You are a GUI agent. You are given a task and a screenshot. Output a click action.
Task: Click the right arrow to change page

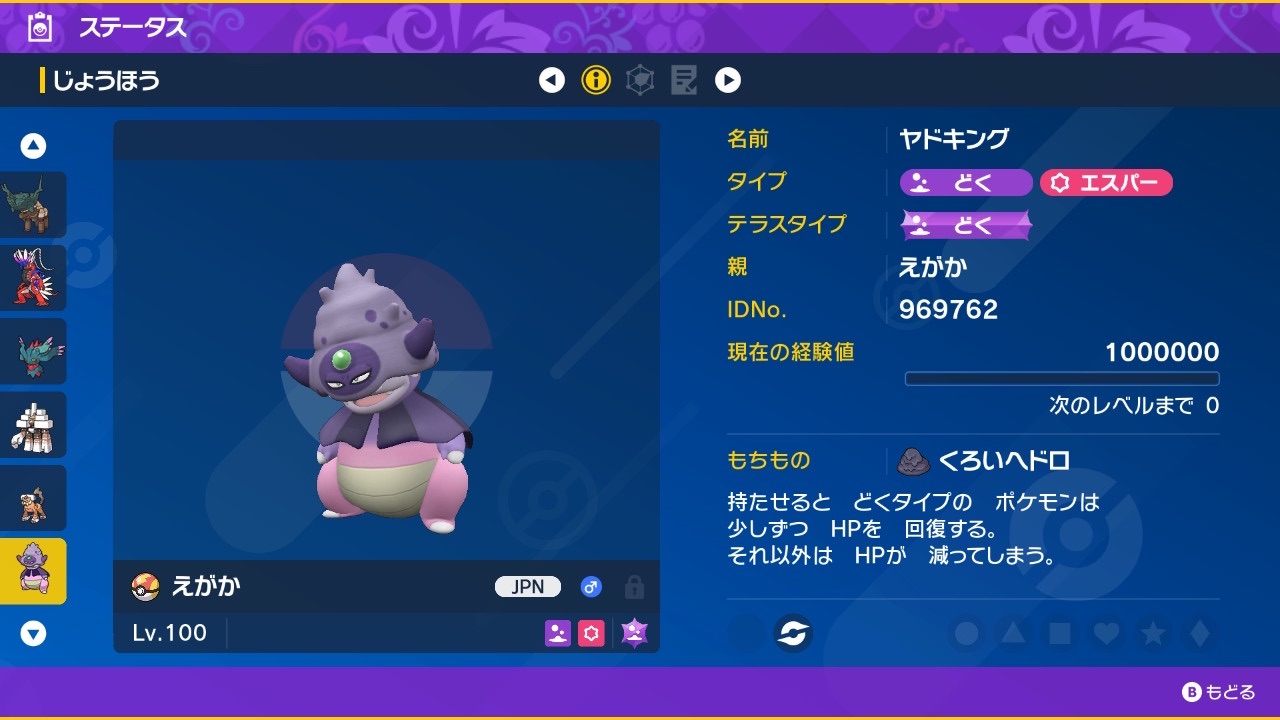728,80
